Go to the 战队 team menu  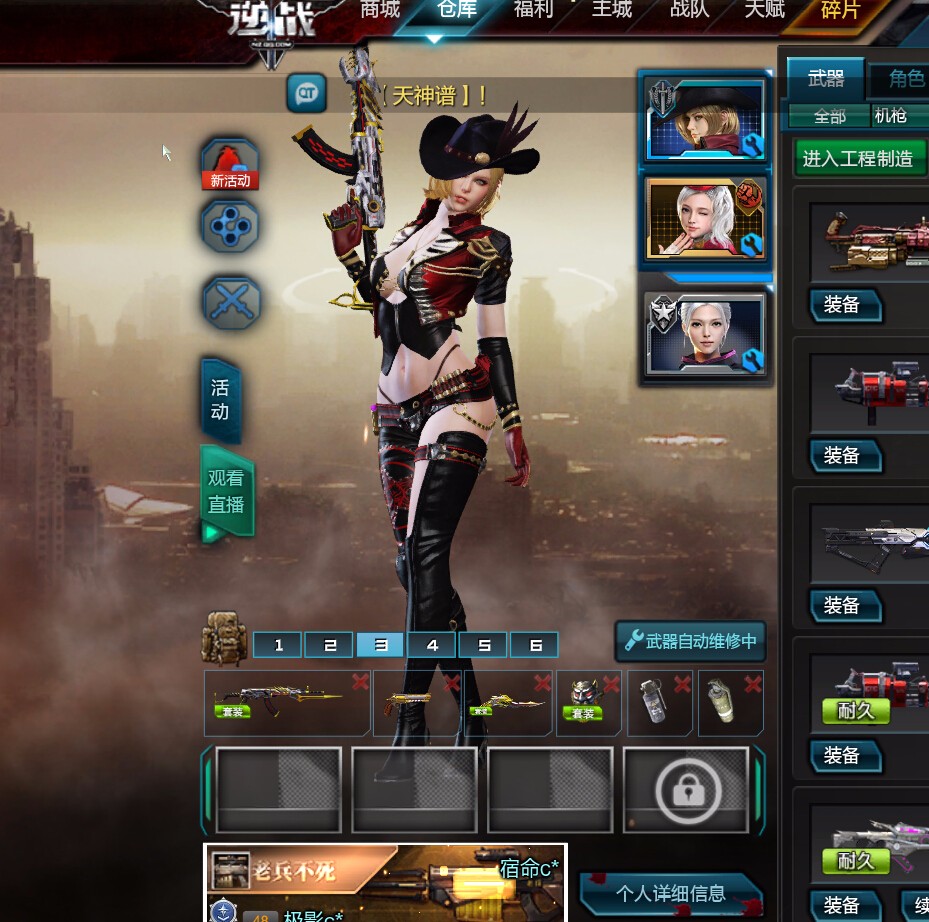pos(690,10)
